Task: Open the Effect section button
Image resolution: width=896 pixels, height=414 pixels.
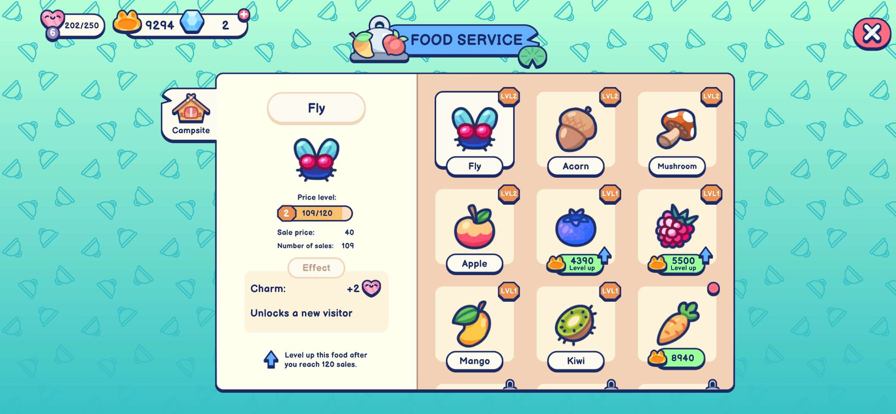Action: point(316,268)
